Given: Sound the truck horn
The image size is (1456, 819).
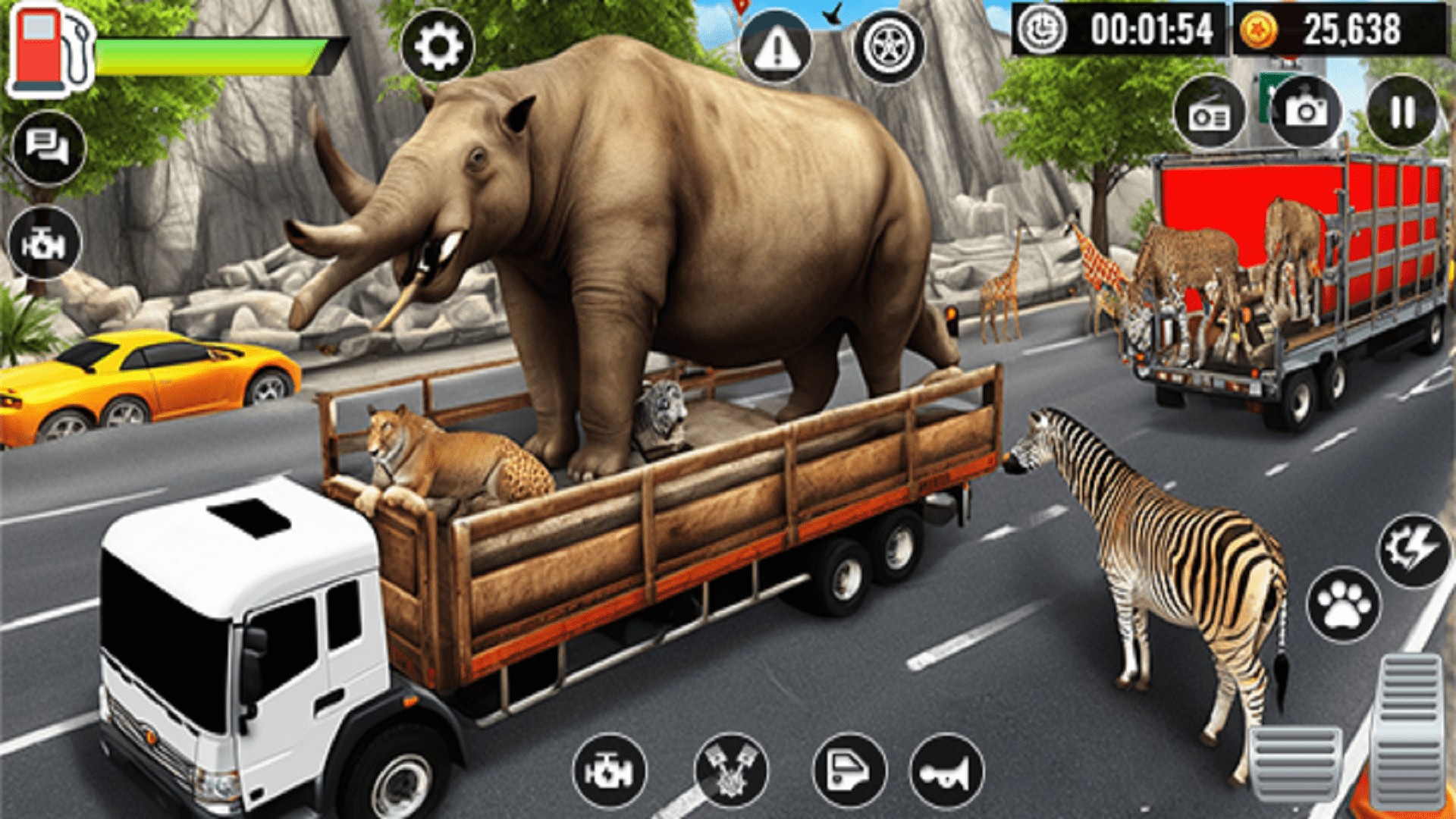Looking at the screenshot, I should coord(946,772).
